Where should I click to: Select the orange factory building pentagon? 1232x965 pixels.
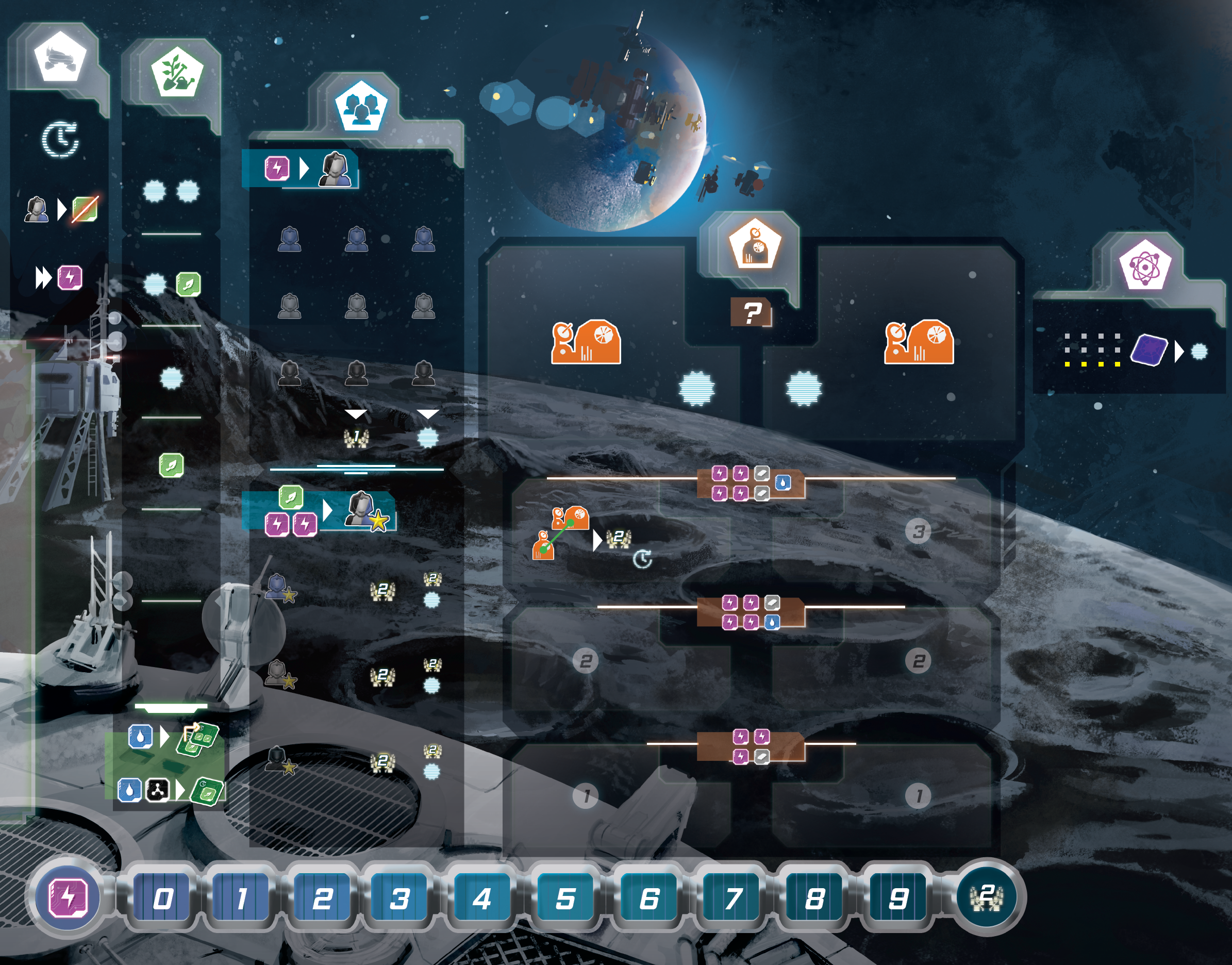[x=755, y=246]
